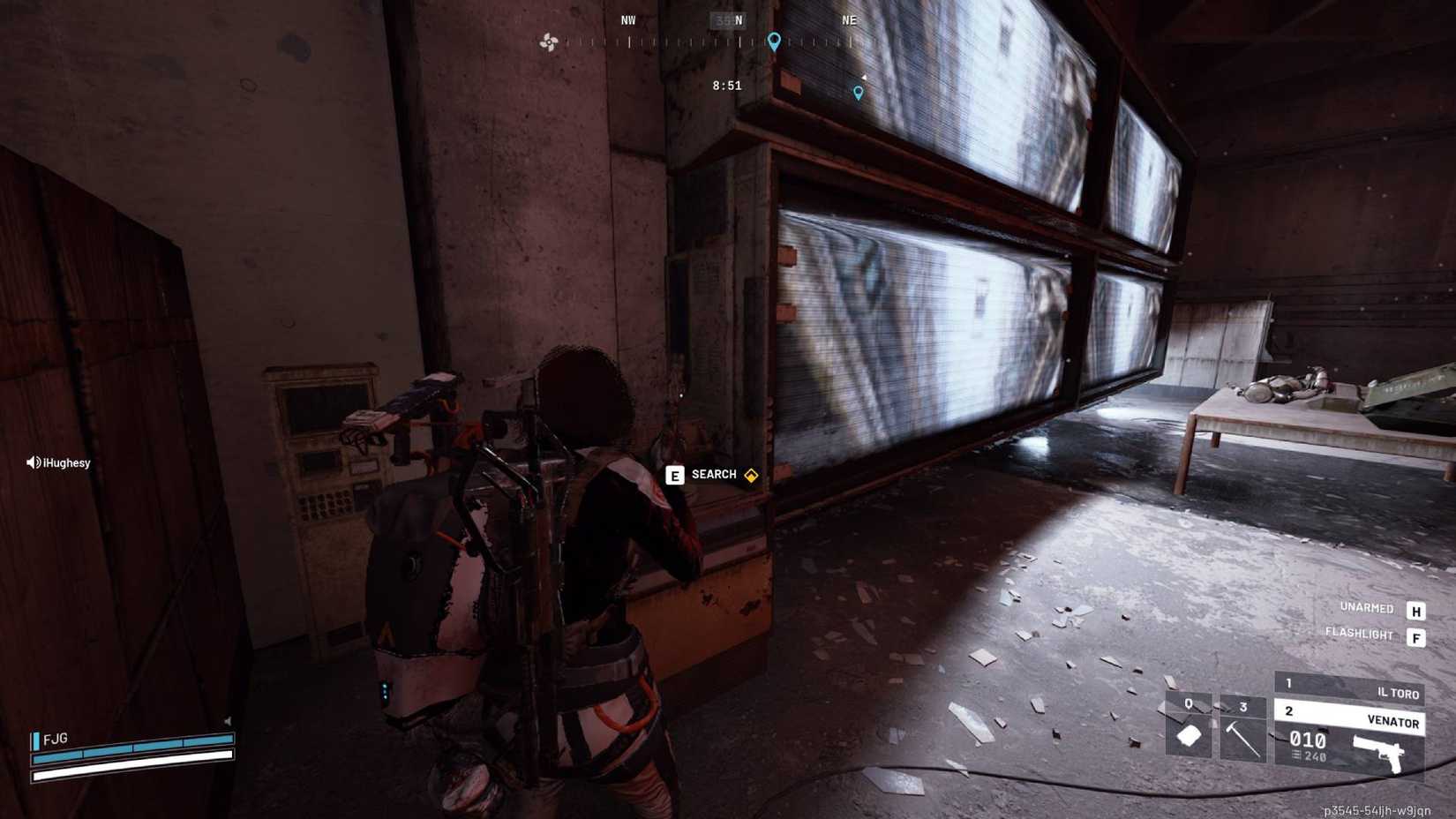Click the lower blue objective marker below compass
Screen dimensions: 1456x819
(858, 93)
